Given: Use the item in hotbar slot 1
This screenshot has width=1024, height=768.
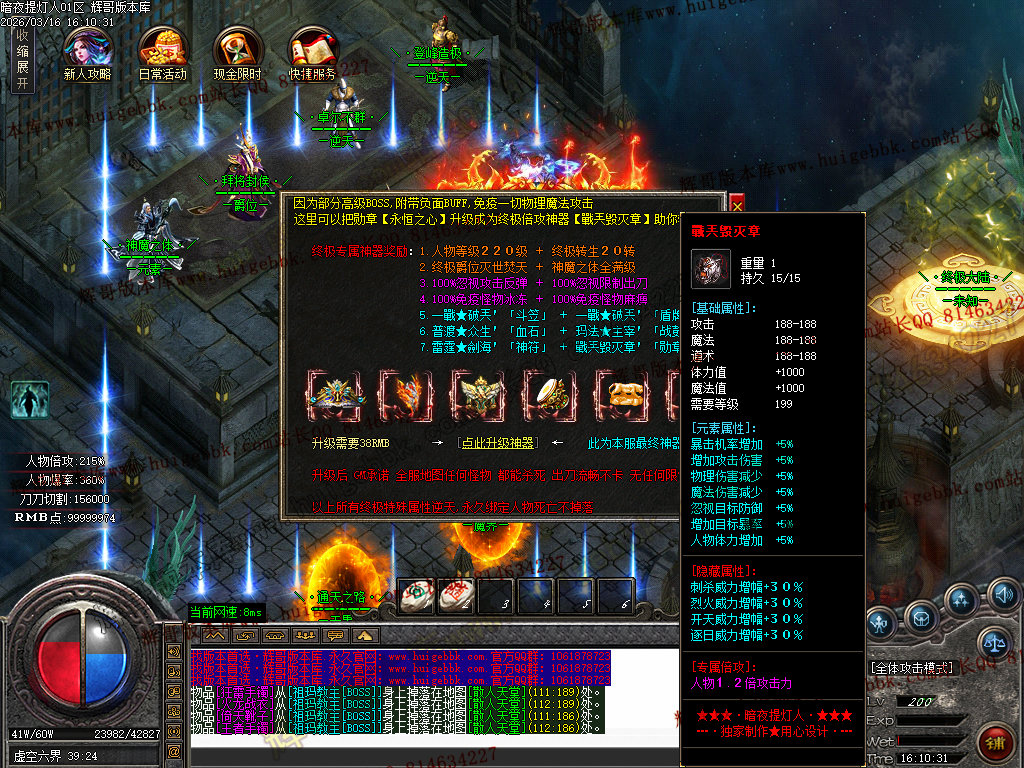Looking at the screenshot, I should (x=417, y=594).
